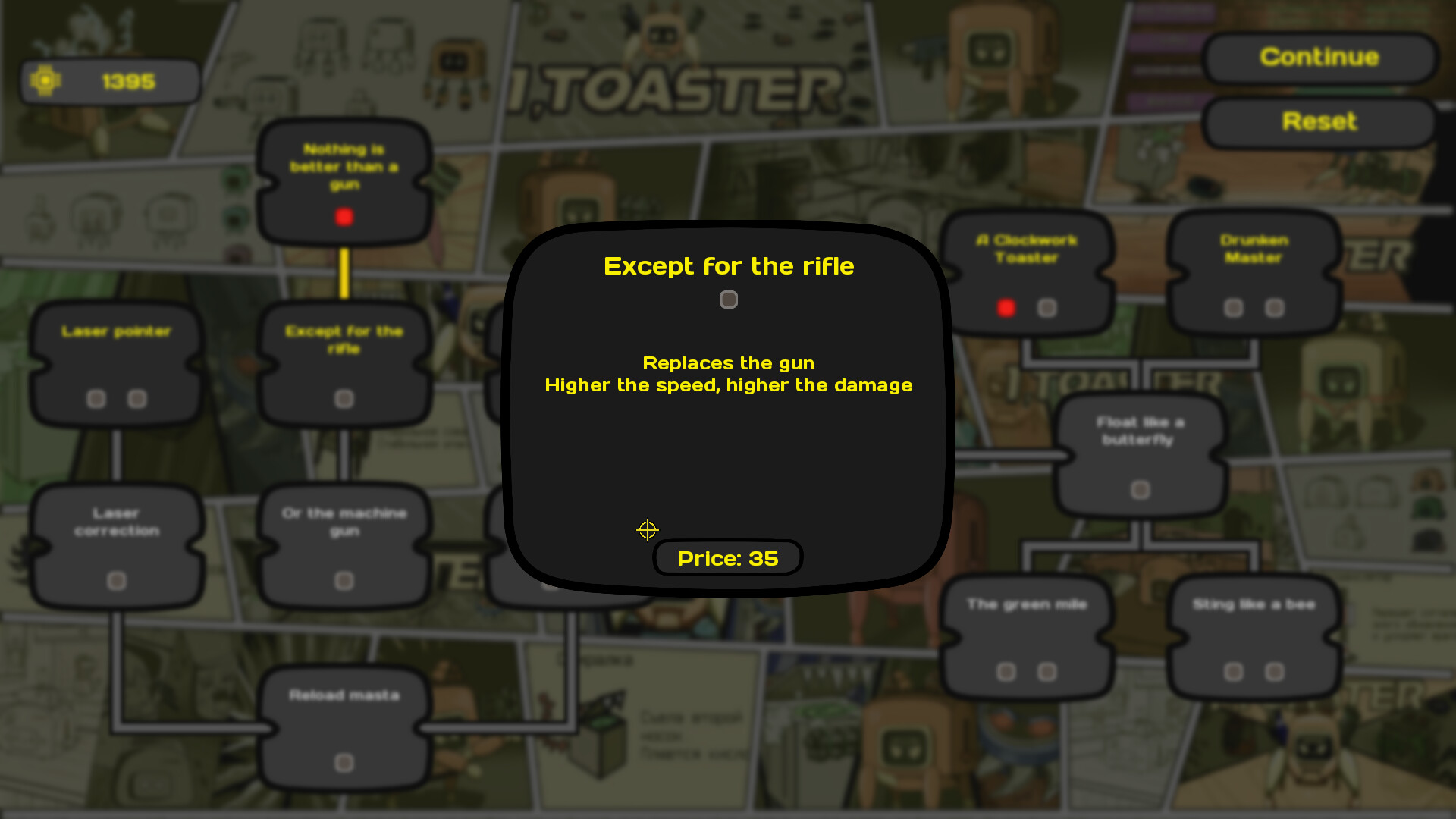This screenshot has height=819, width=1456.
Task: Open the "Sting like a bee" upgrade node
Action: (x=1253, y=604)
